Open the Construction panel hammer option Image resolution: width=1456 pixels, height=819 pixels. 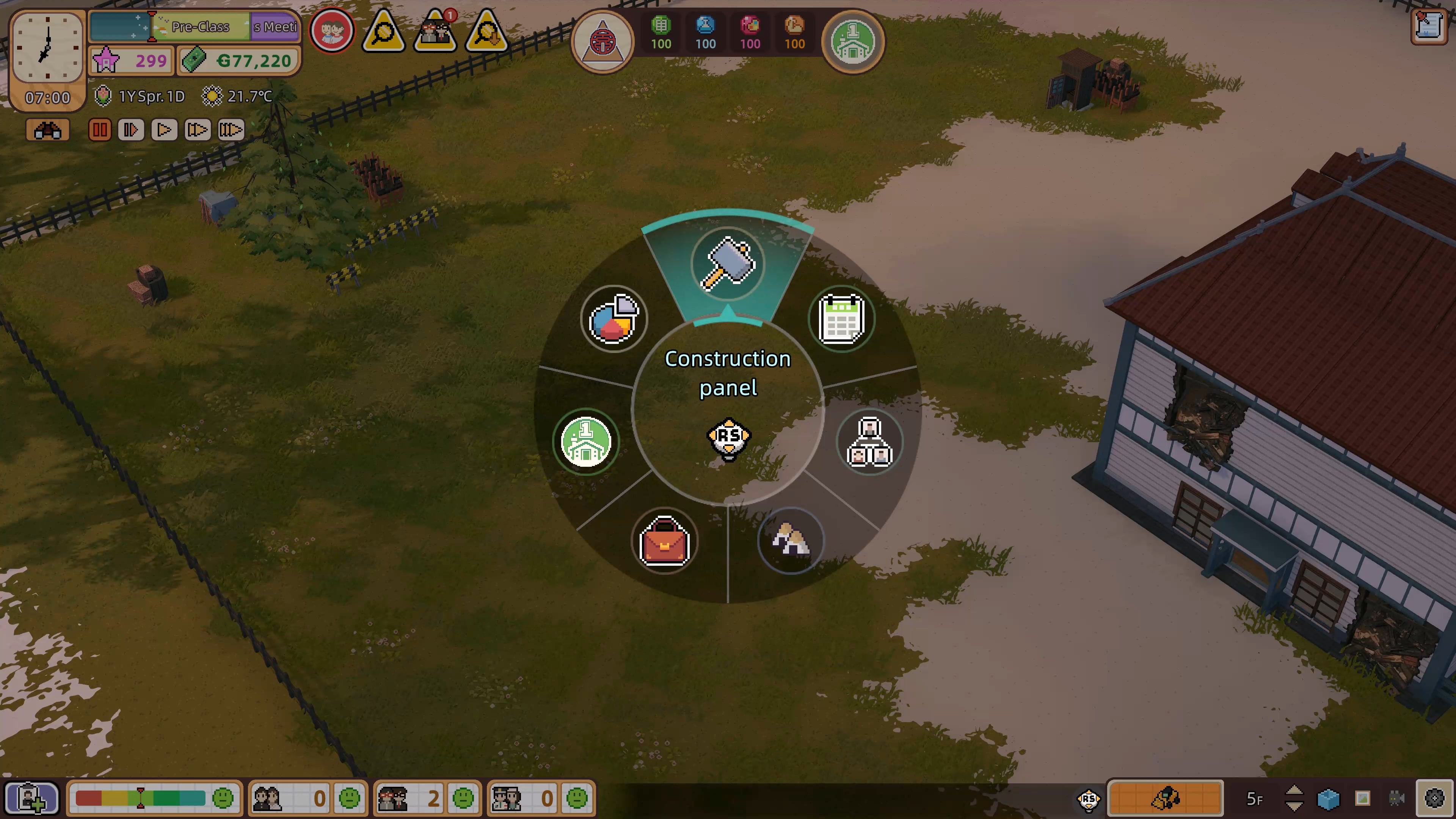point(728,264)
